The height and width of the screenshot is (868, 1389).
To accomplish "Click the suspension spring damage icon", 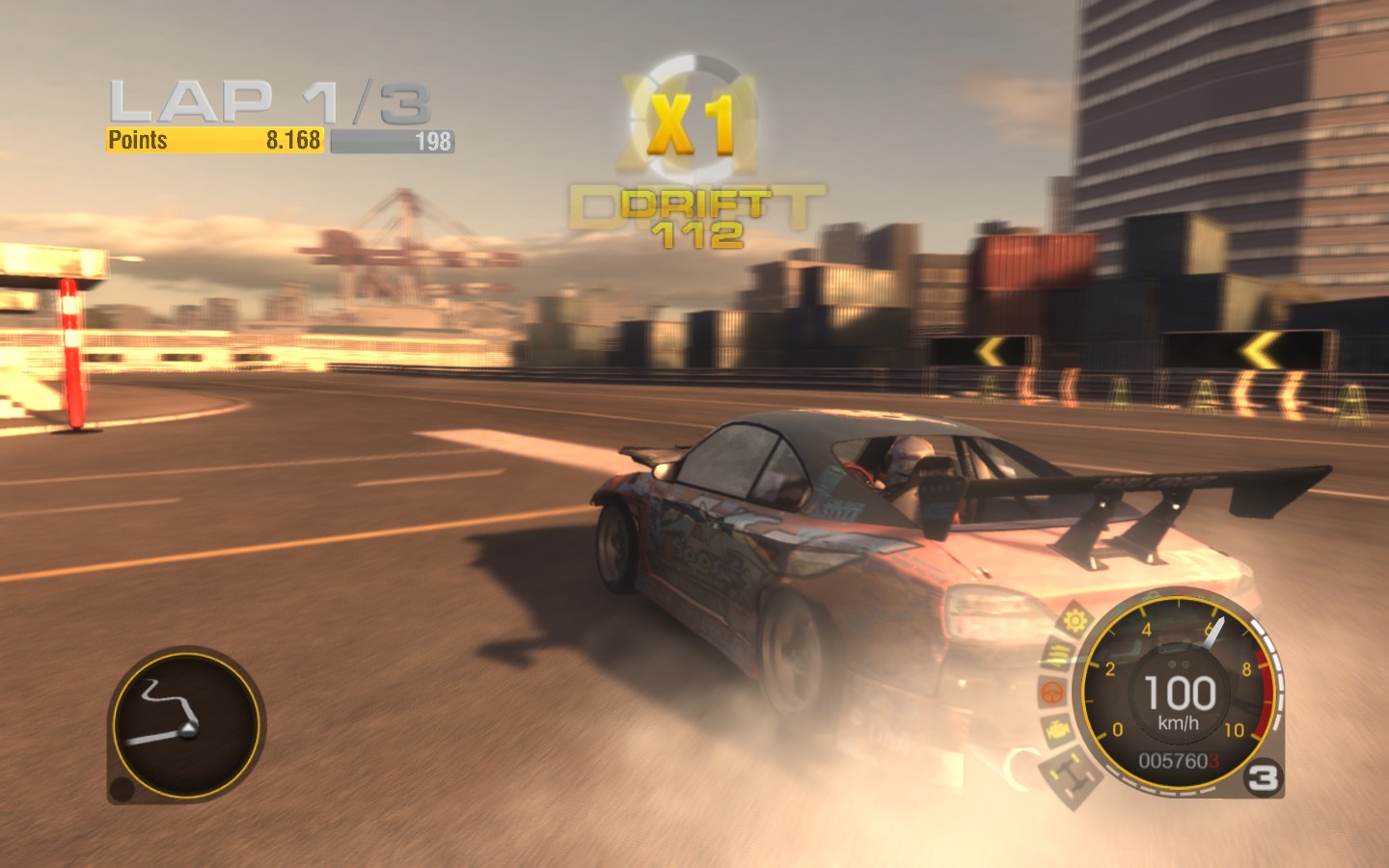I will tap(1058, 656).
